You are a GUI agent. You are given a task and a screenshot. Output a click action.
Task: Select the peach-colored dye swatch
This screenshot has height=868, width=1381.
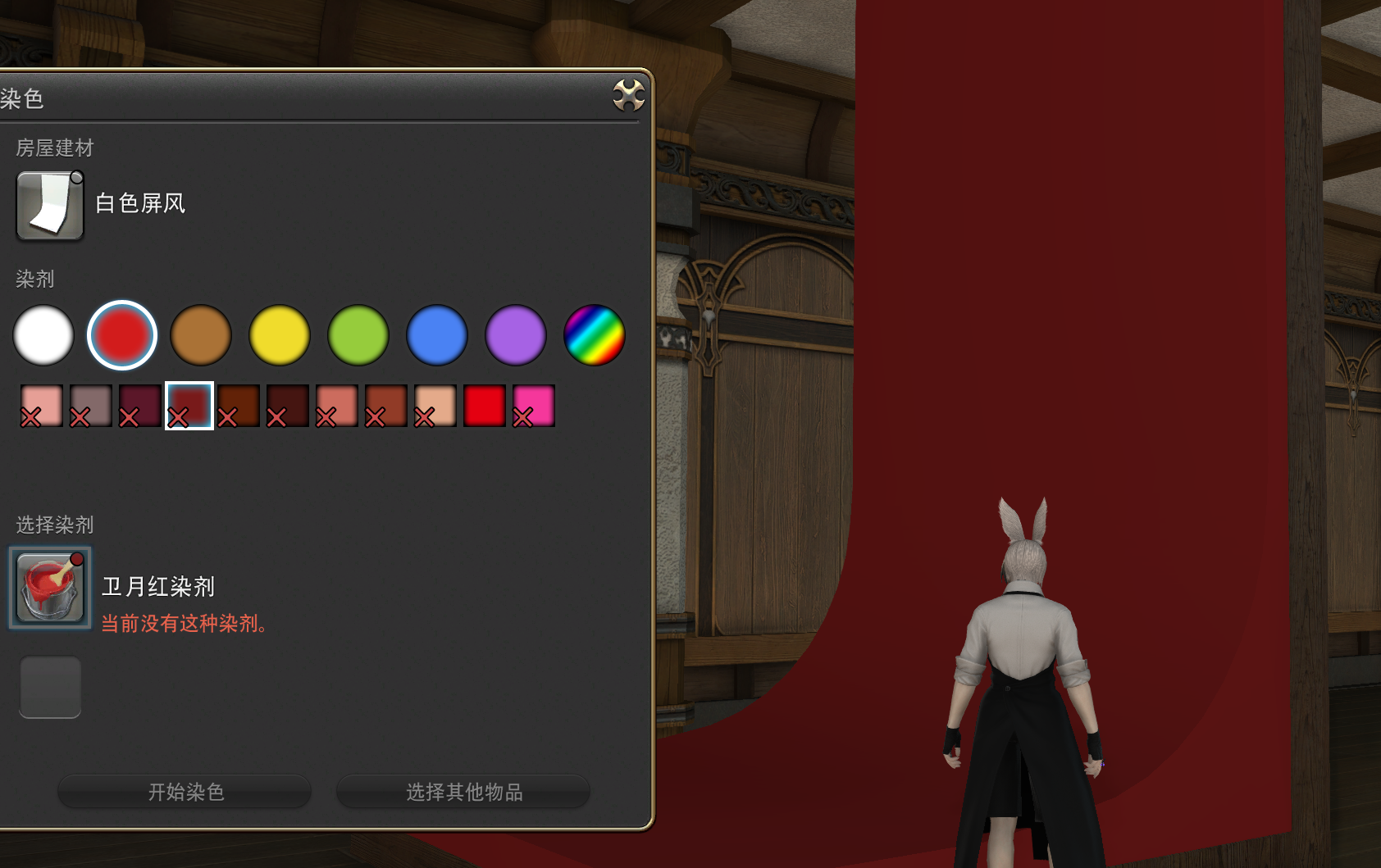point(434,403)
